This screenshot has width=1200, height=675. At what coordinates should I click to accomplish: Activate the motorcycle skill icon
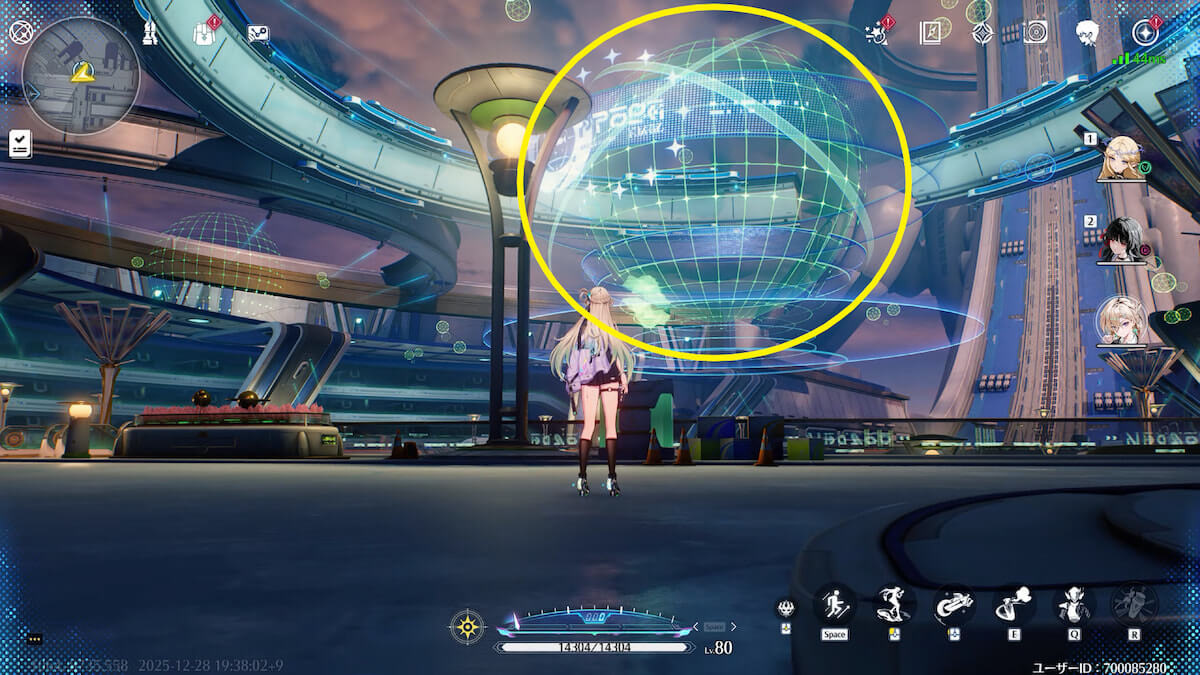tap(954, 604)
